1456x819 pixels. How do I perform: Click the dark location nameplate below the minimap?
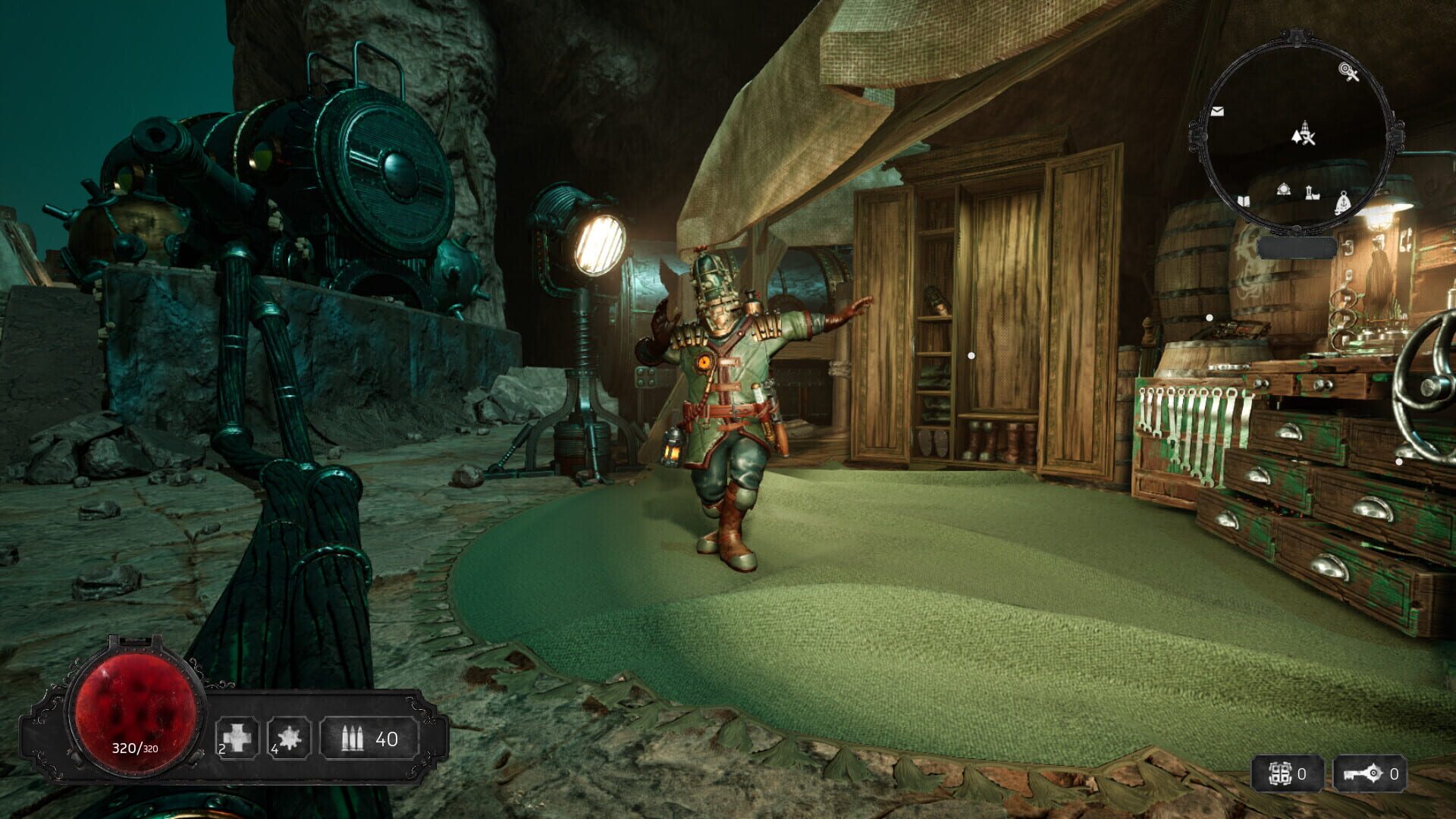1298,246
